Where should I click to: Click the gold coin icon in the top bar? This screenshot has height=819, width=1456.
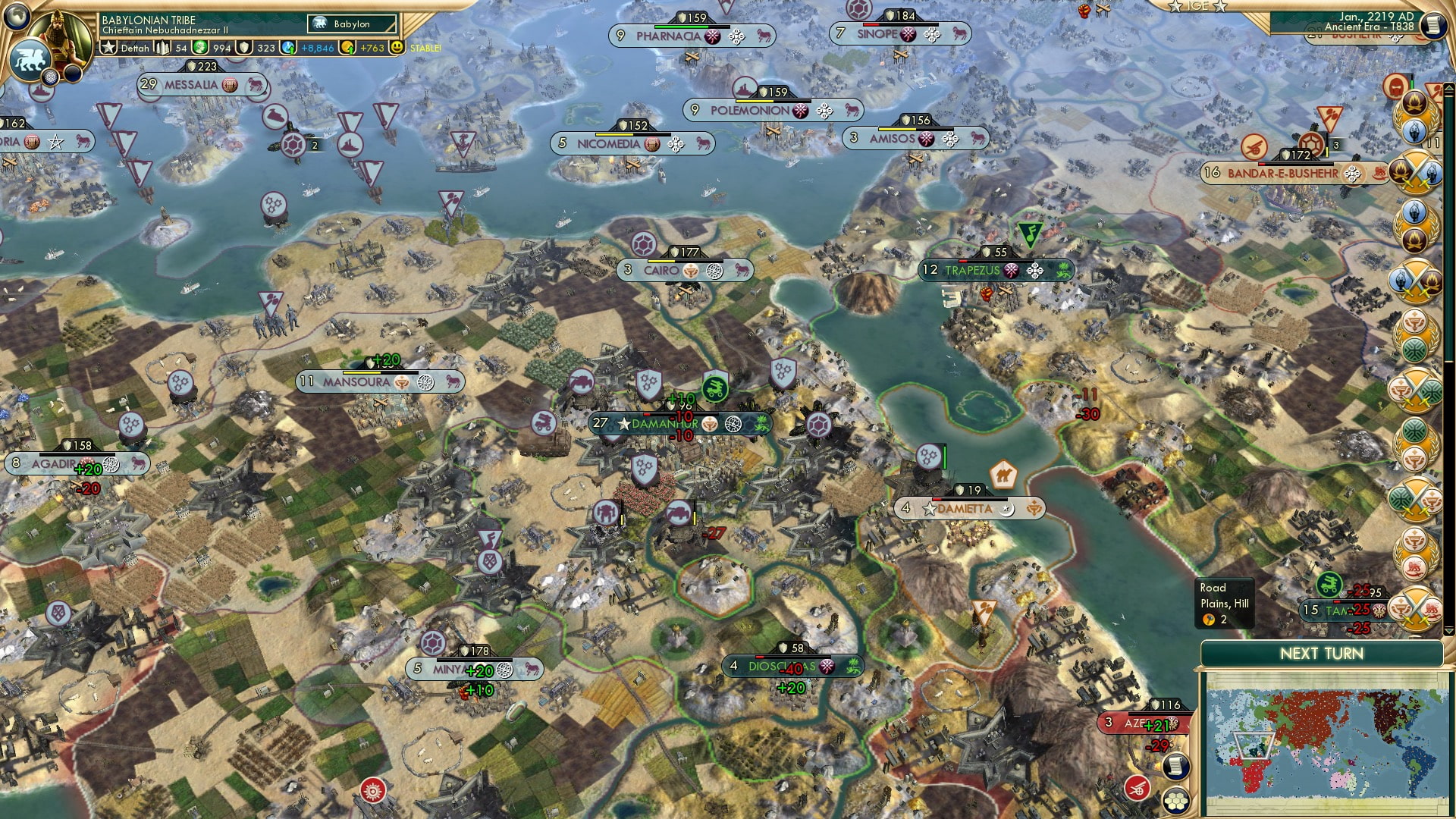click(x=348, y=46)
